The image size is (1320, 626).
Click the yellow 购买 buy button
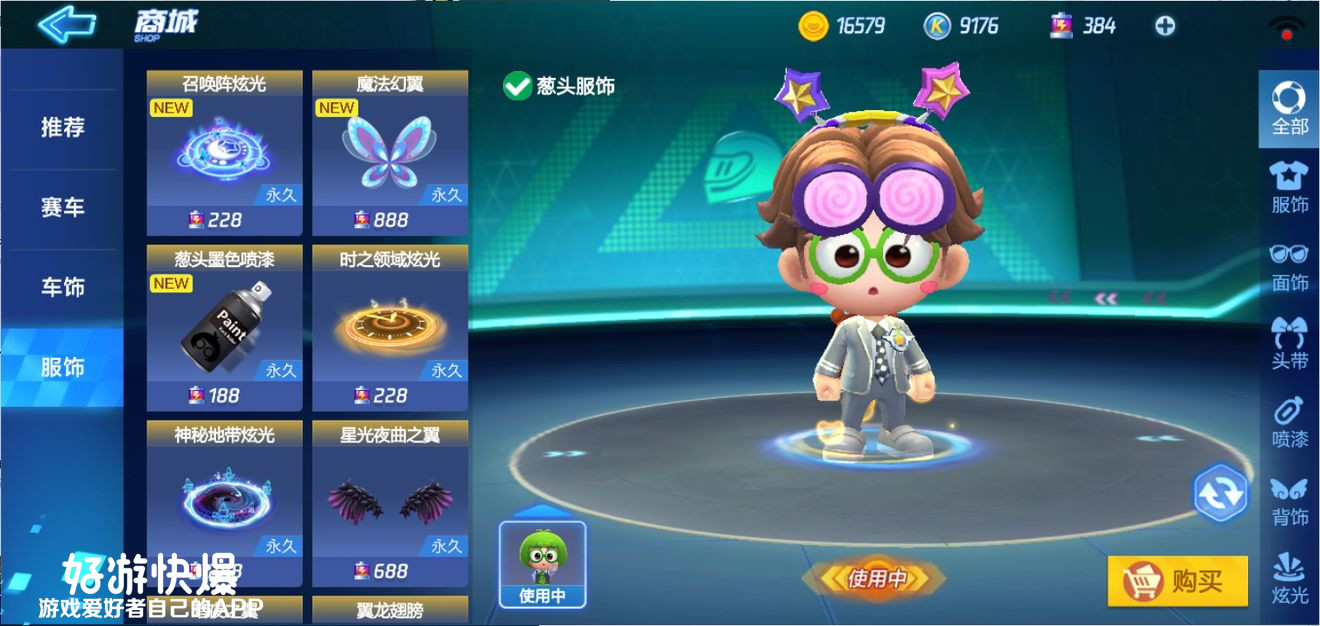click(x=1177, y=581)
